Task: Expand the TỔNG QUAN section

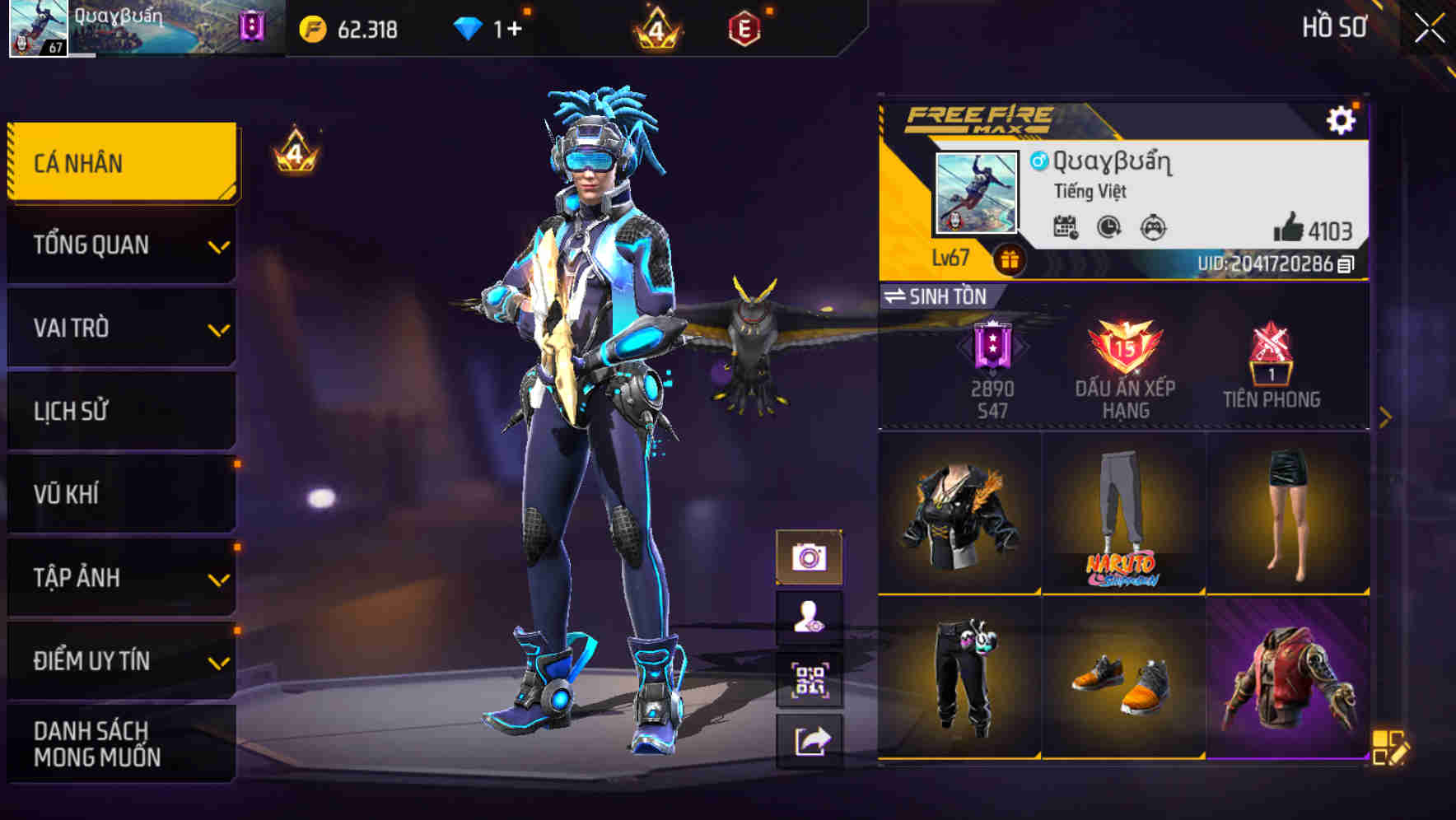Action: tap(120, 245)
